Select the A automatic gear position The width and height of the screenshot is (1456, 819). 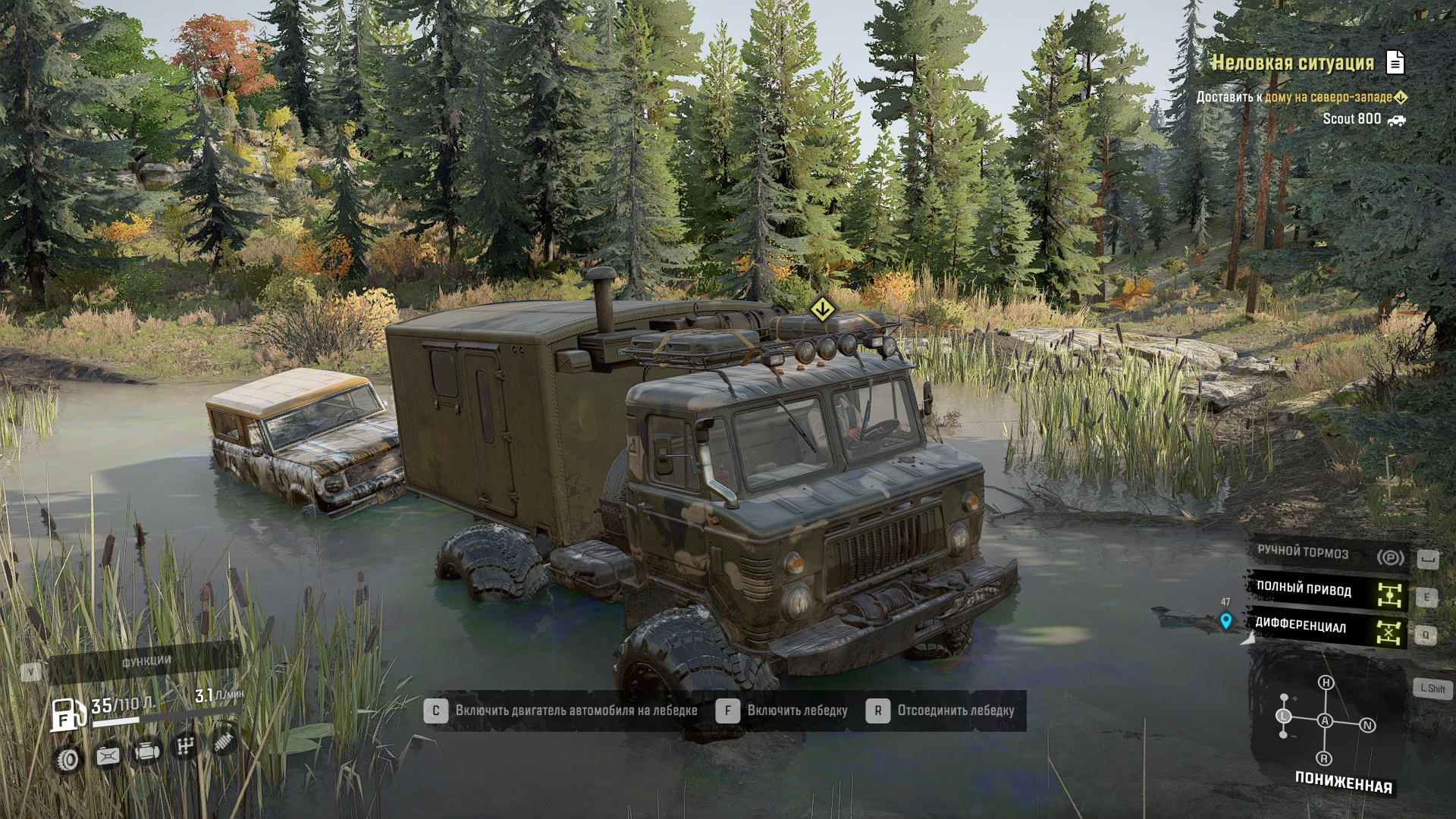tap(1325, 720)
